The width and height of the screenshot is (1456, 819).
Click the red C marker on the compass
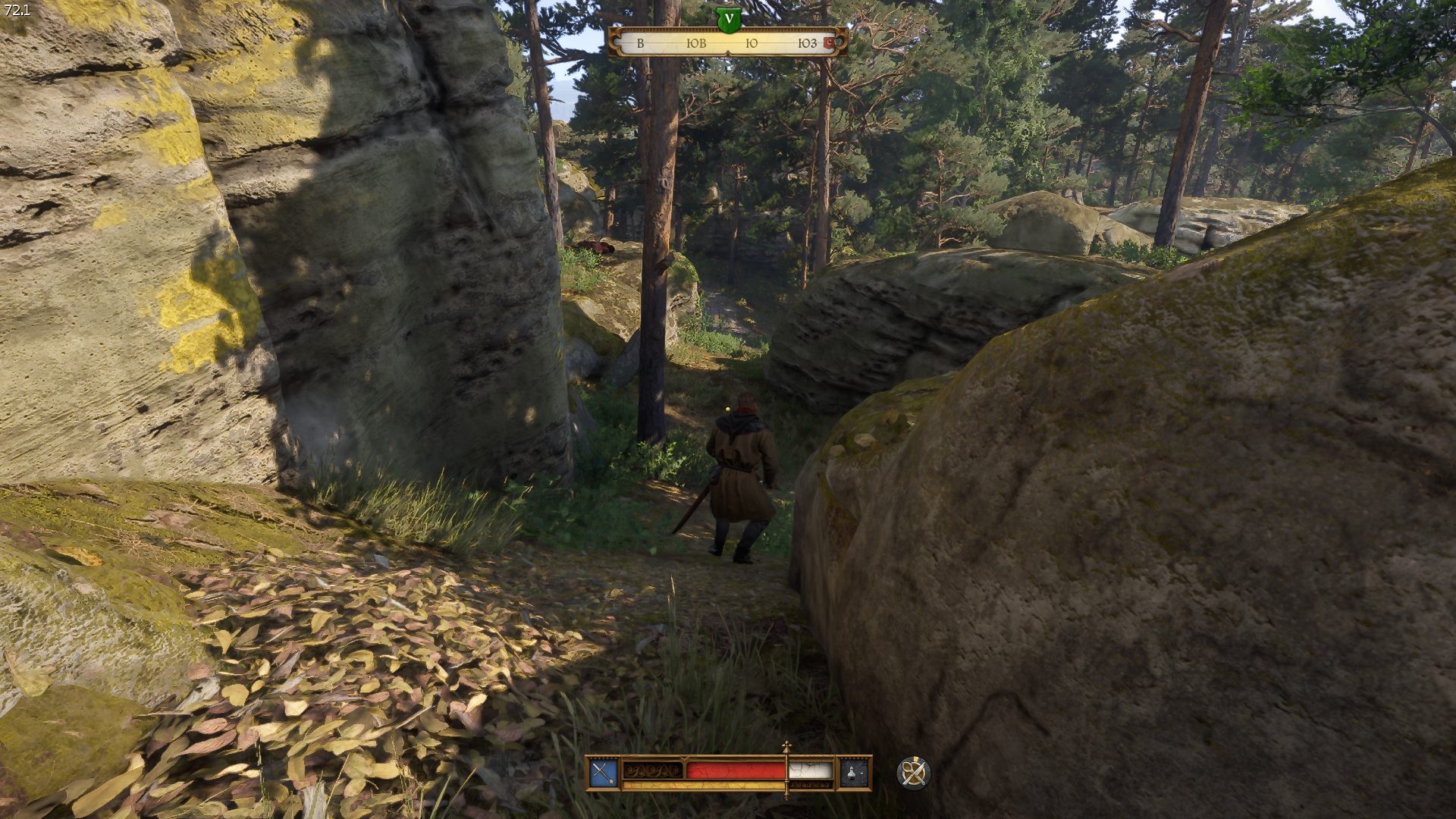pyautogui.click(x=829, y=43)
